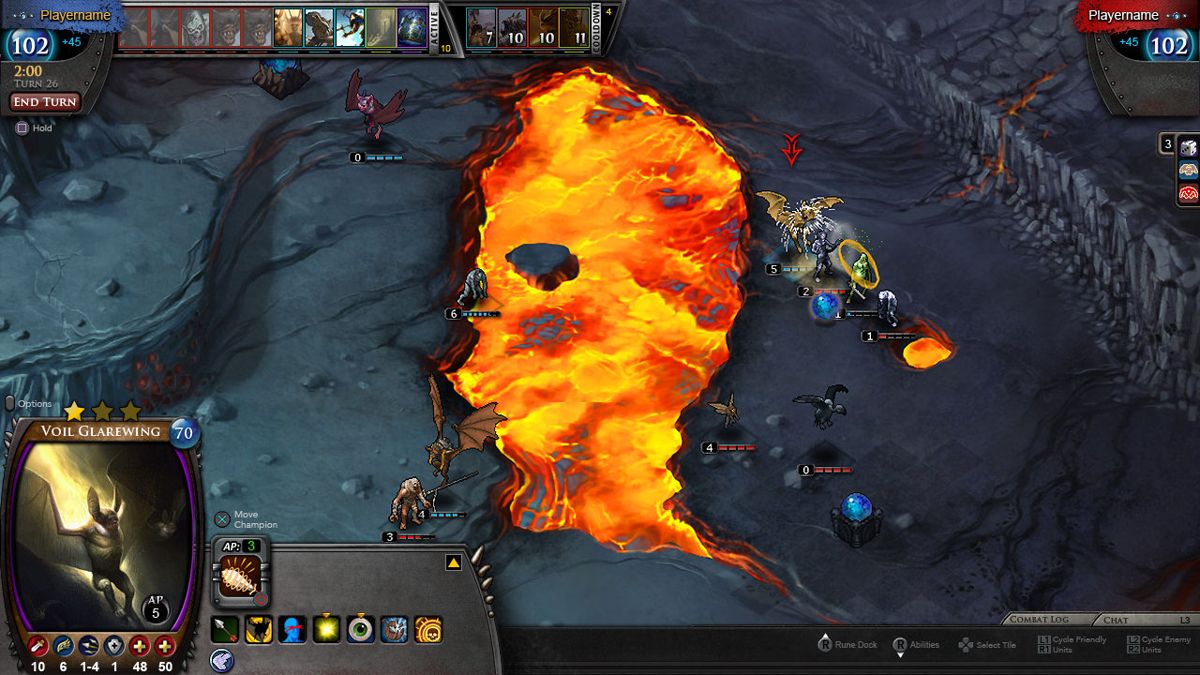Select the cooldown rune showing 7
This screenshot has width=1200, height=675.
tap(482, 30)
